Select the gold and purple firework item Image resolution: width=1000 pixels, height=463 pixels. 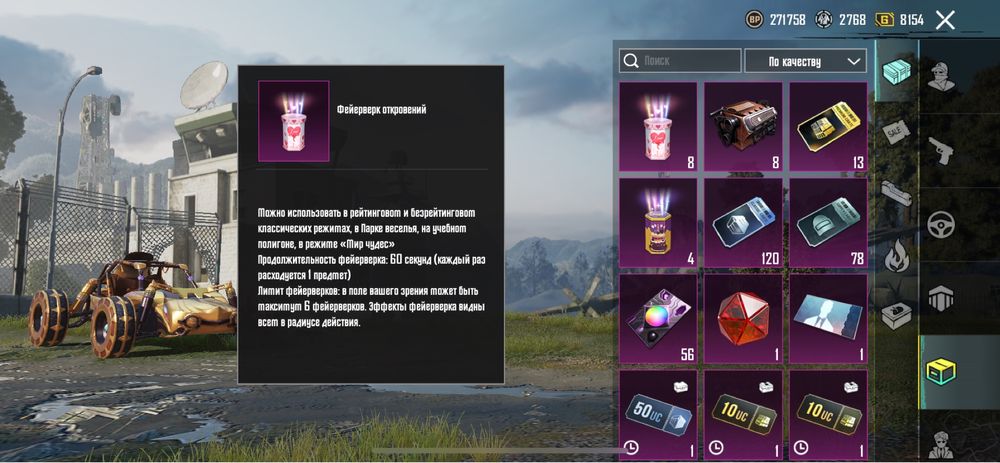click(x=658, y=222)
